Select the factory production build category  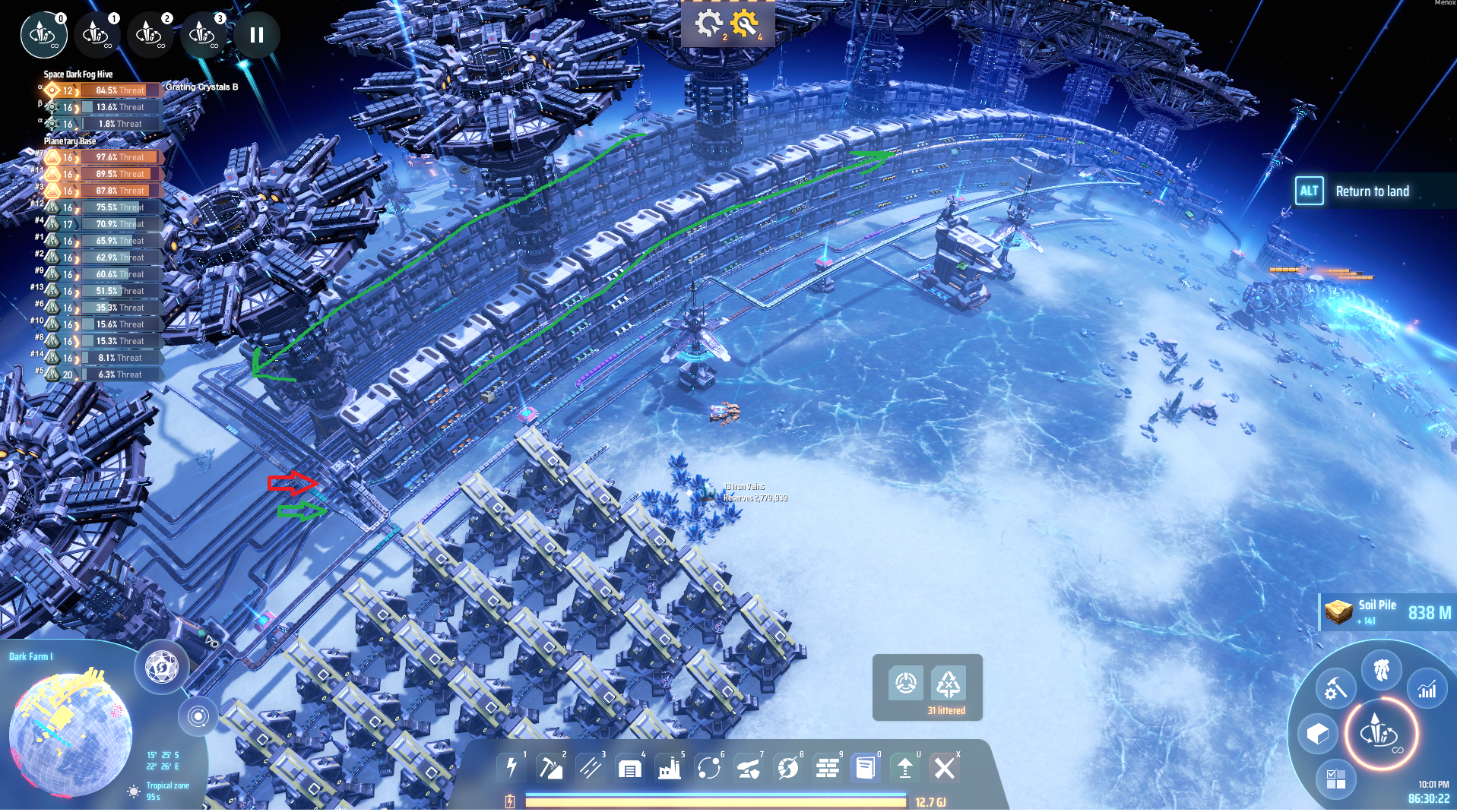coord(669,768)
